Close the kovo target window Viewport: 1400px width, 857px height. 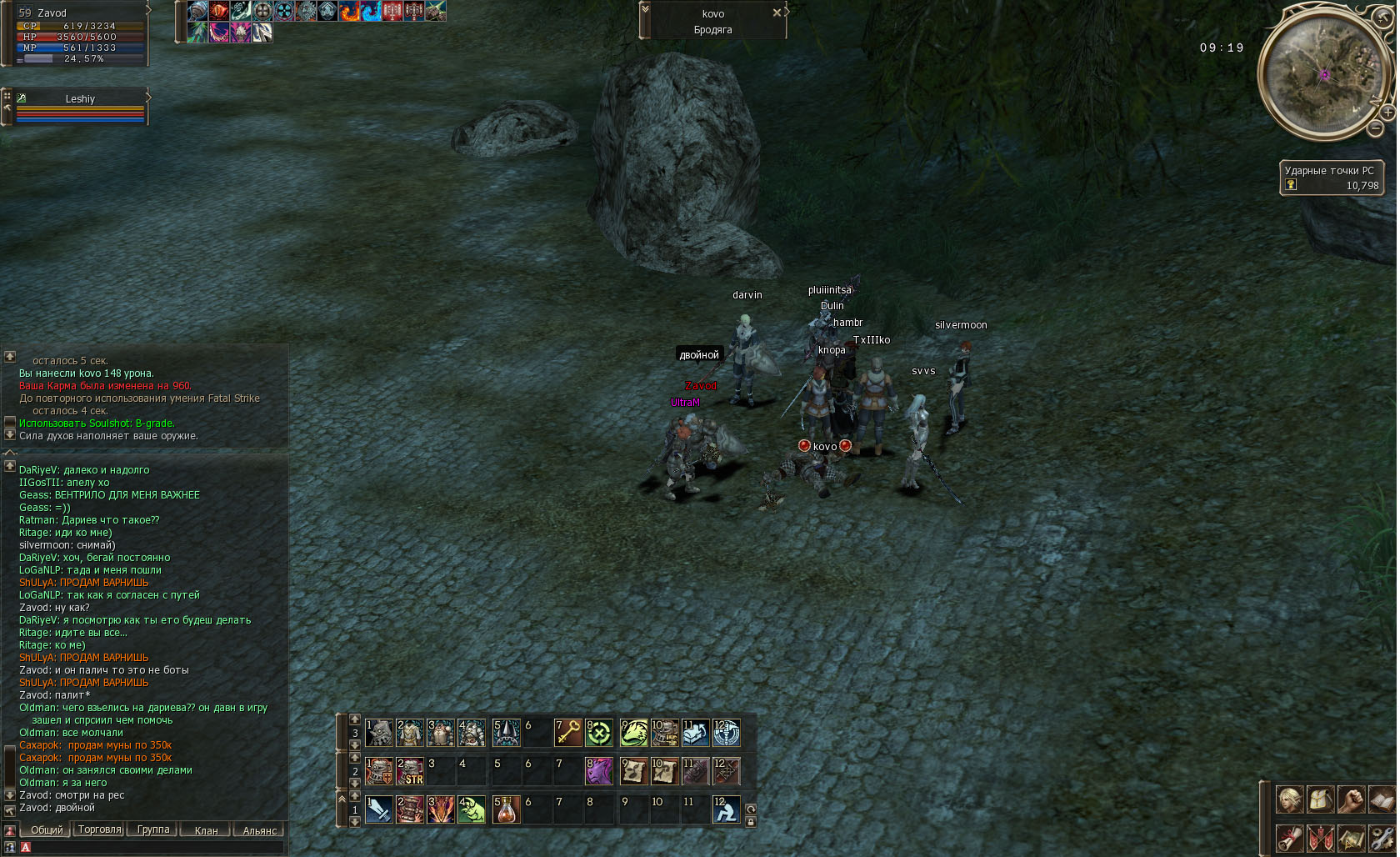[777, 13]
